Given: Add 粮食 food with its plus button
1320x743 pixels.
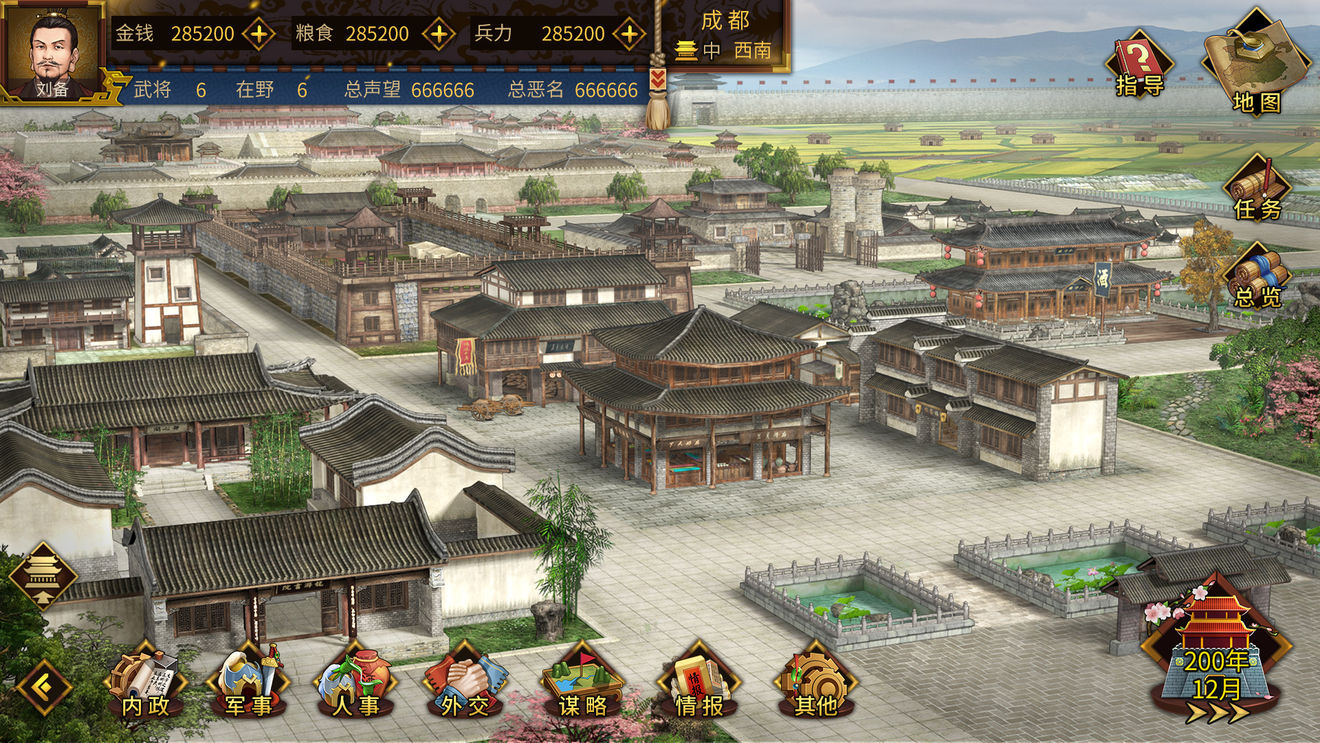Looking at the screenshot, I should point(438,33).
